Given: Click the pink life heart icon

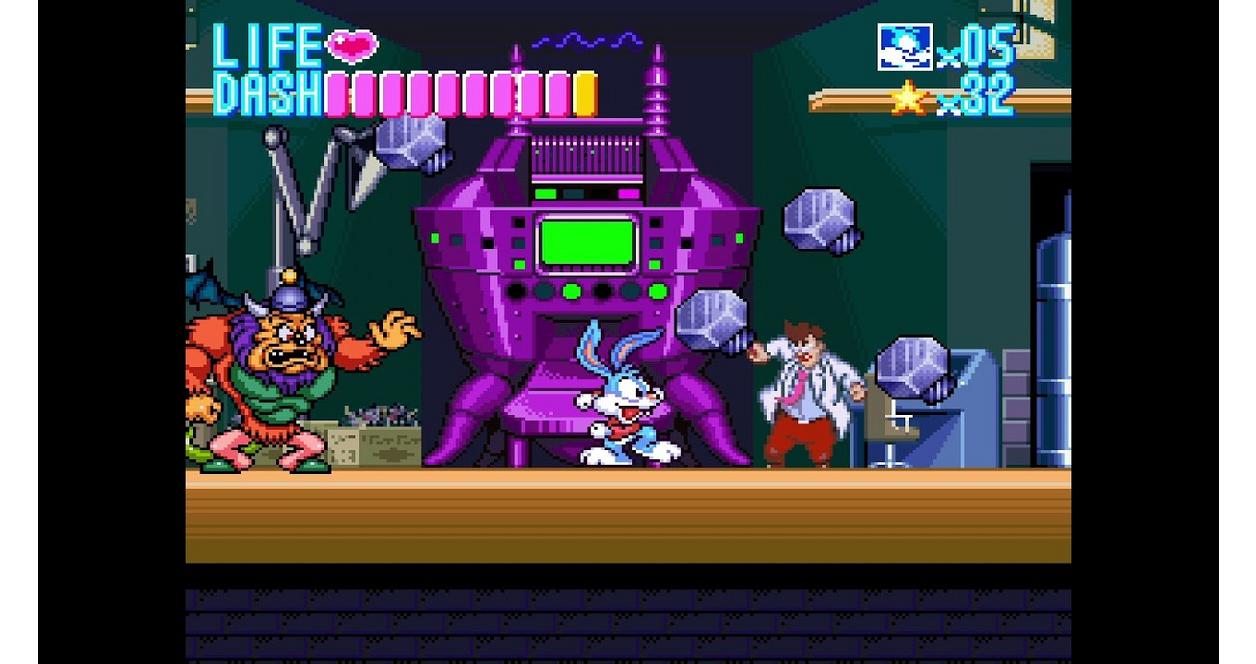Looking at the screenshot, I should coord(352,46).
